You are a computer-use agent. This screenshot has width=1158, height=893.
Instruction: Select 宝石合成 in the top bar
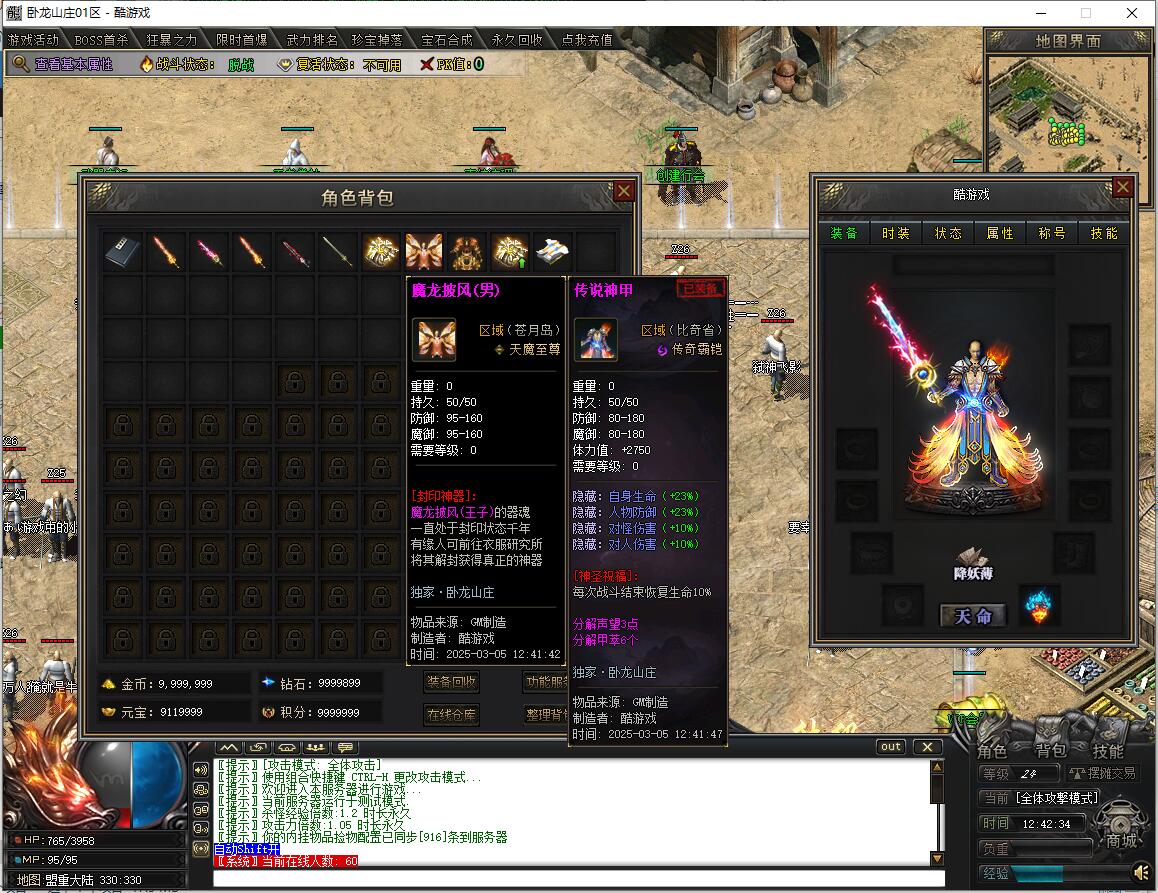pos(446,40)
